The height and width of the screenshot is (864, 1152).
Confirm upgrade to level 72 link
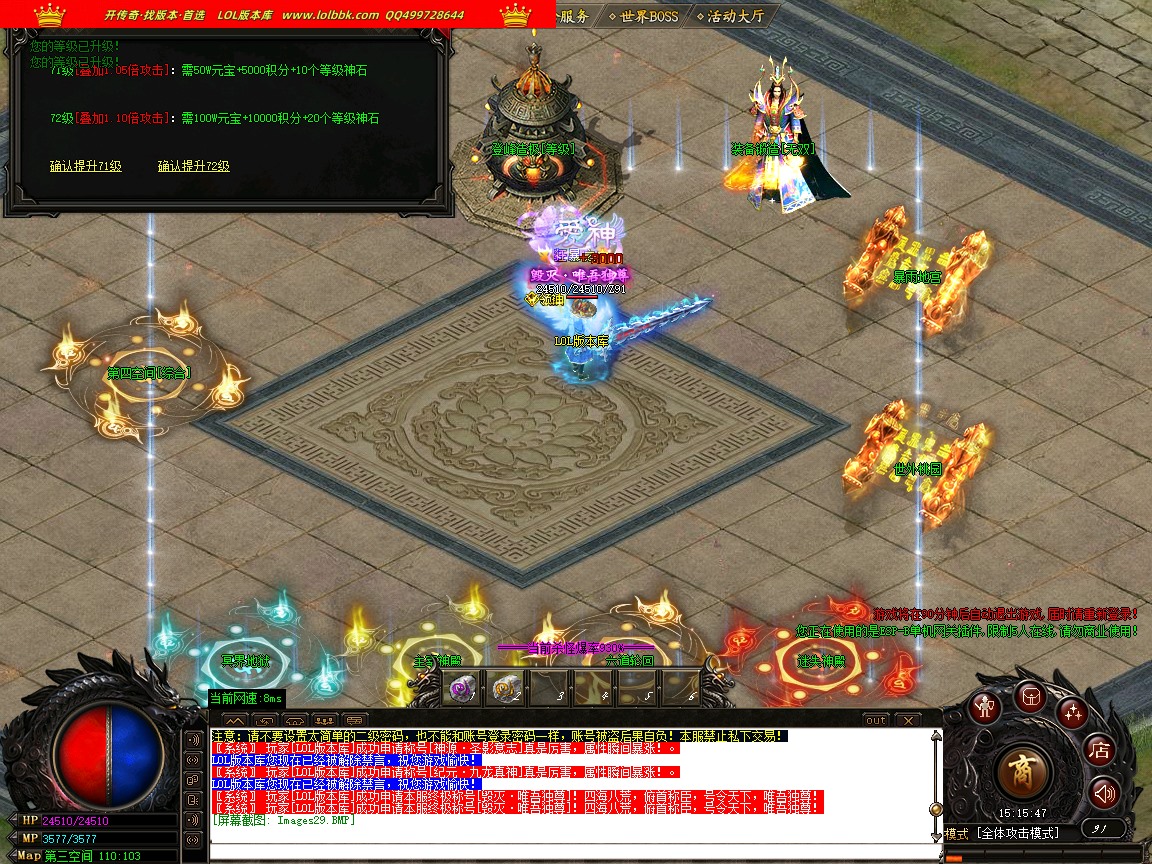(x=194, y=166)
